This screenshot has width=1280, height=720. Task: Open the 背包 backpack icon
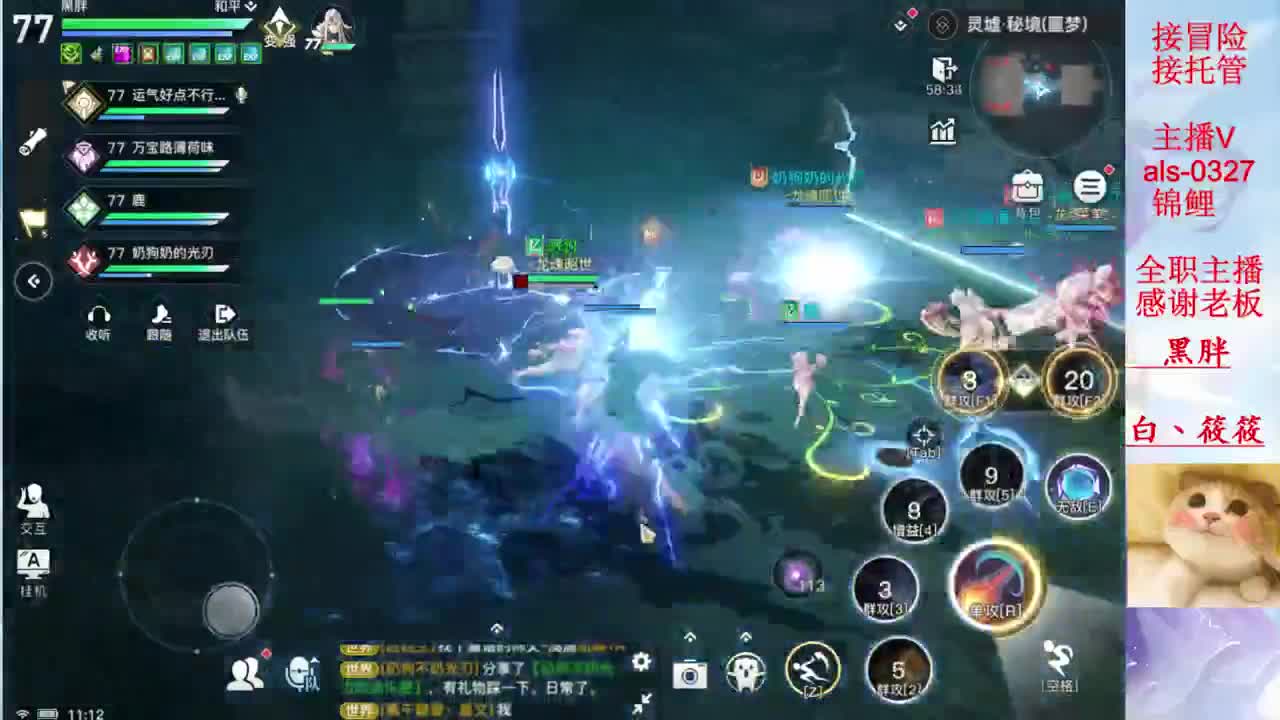(x=1026, y=186)
